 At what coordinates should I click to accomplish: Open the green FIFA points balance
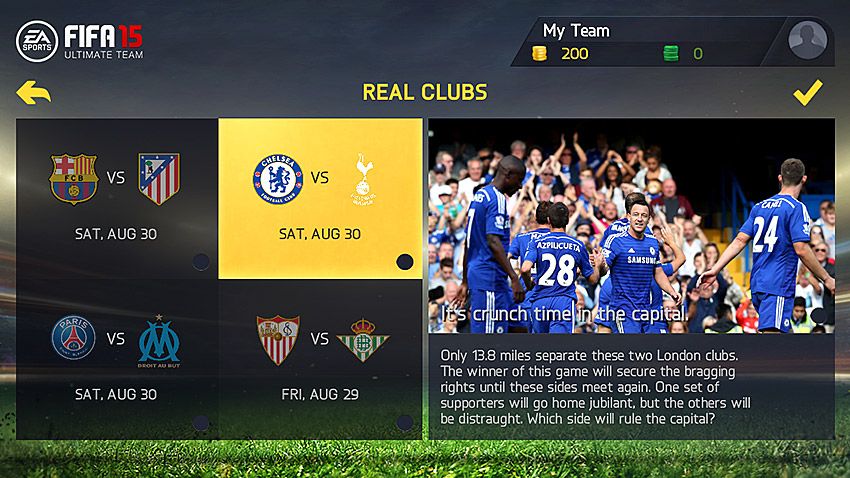pyautogui.click(x=683, y=53)
